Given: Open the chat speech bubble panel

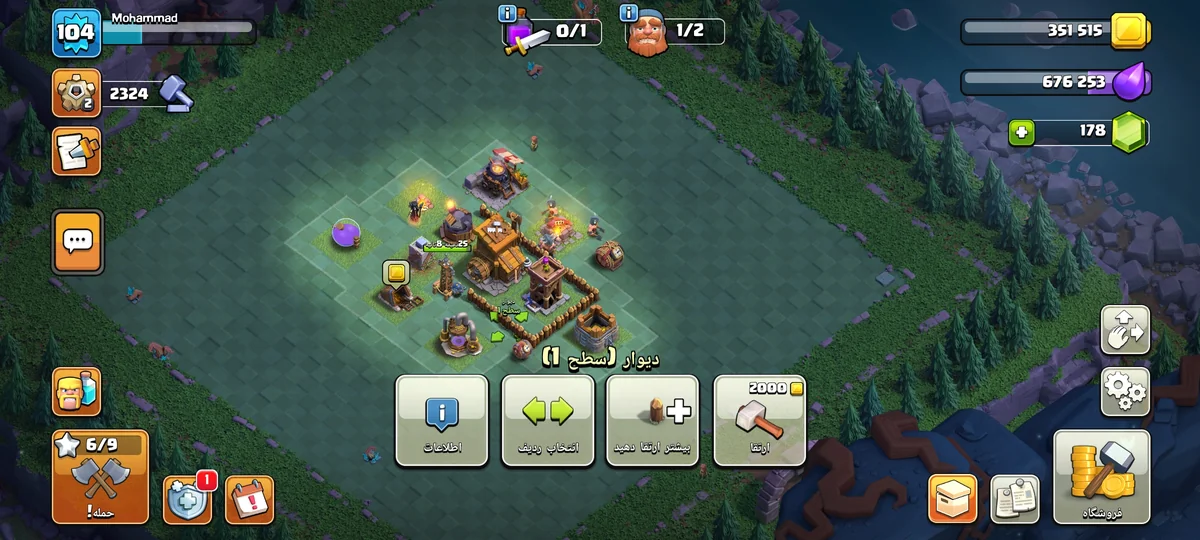Looking at the screenshot, I should pos(77,241).
